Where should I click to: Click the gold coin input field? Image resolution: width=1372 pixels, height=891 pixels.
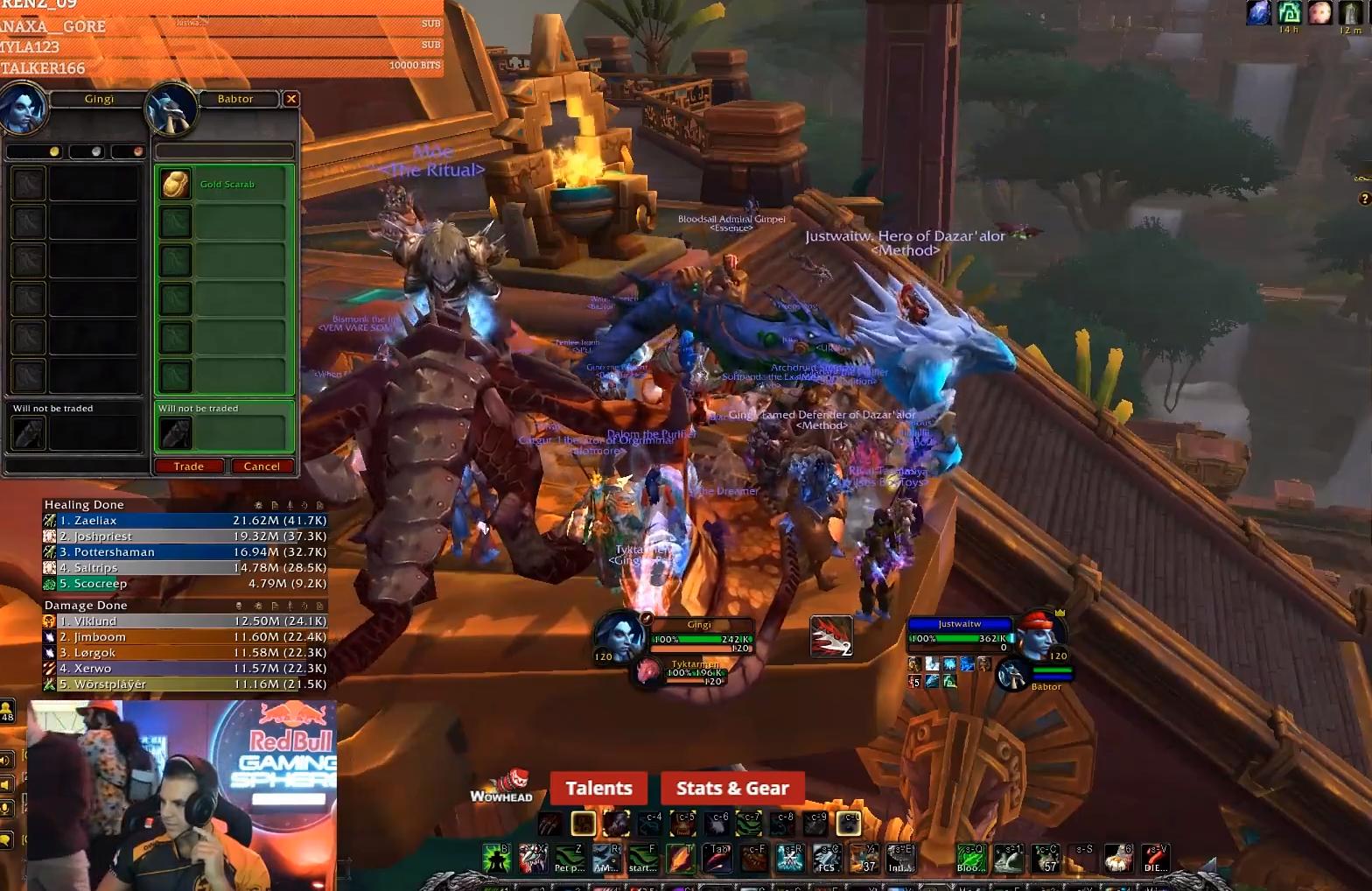pyautogui.click(x=35, y=151)
